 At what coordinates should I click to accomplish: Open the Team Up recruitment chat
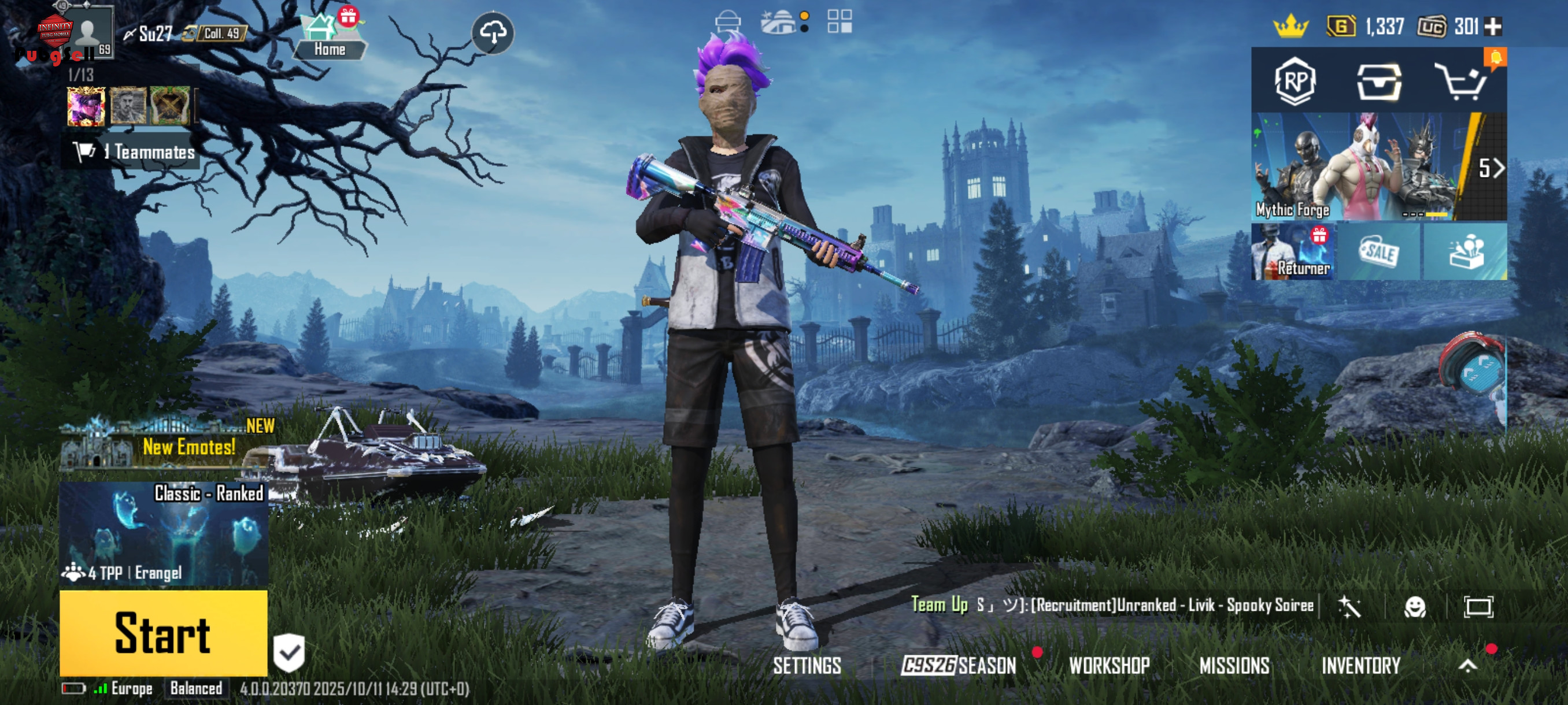[x=1111, y=605]
